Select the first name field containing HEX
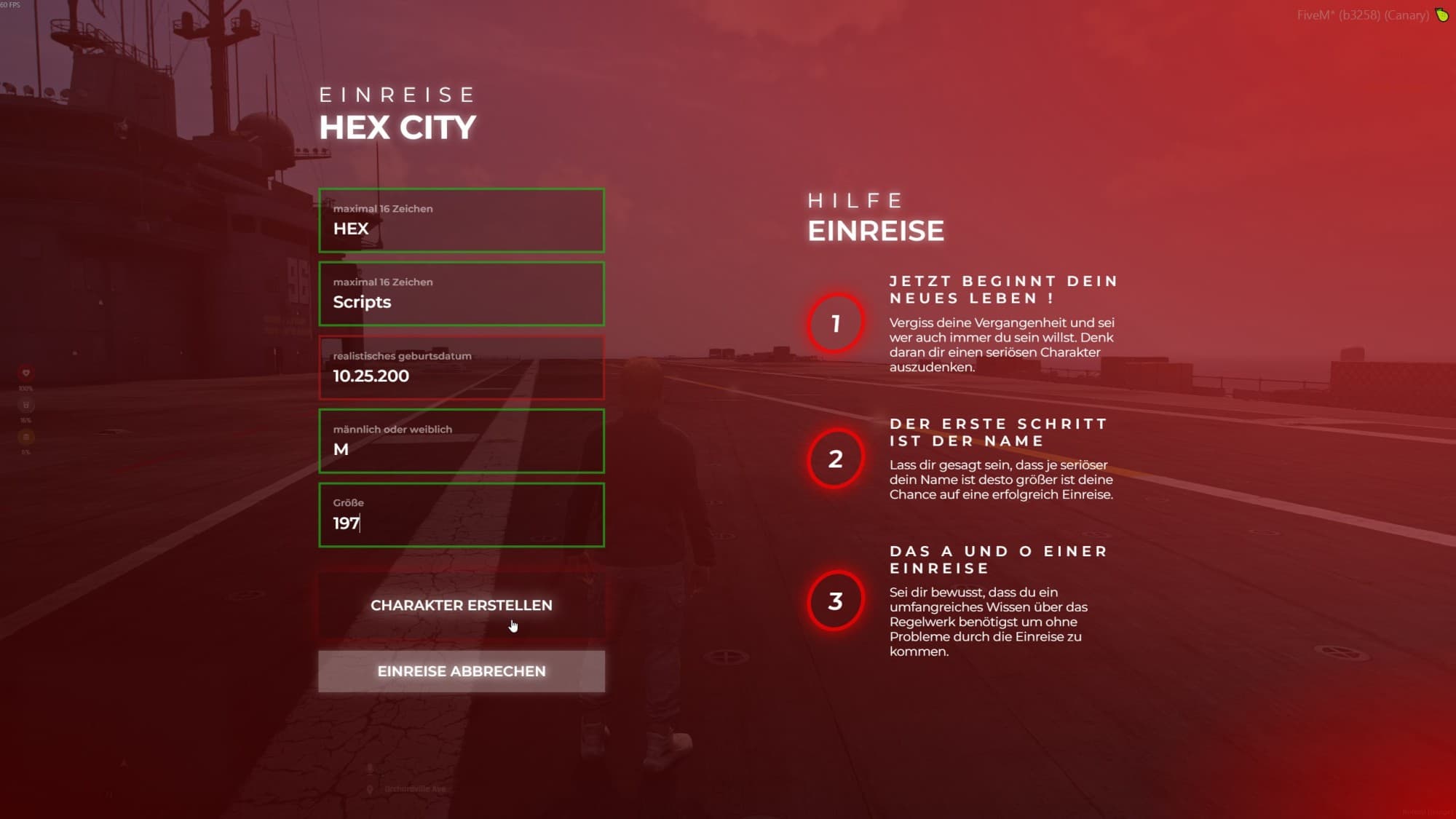The image size is (1456, 819). [x=462, y=220]
